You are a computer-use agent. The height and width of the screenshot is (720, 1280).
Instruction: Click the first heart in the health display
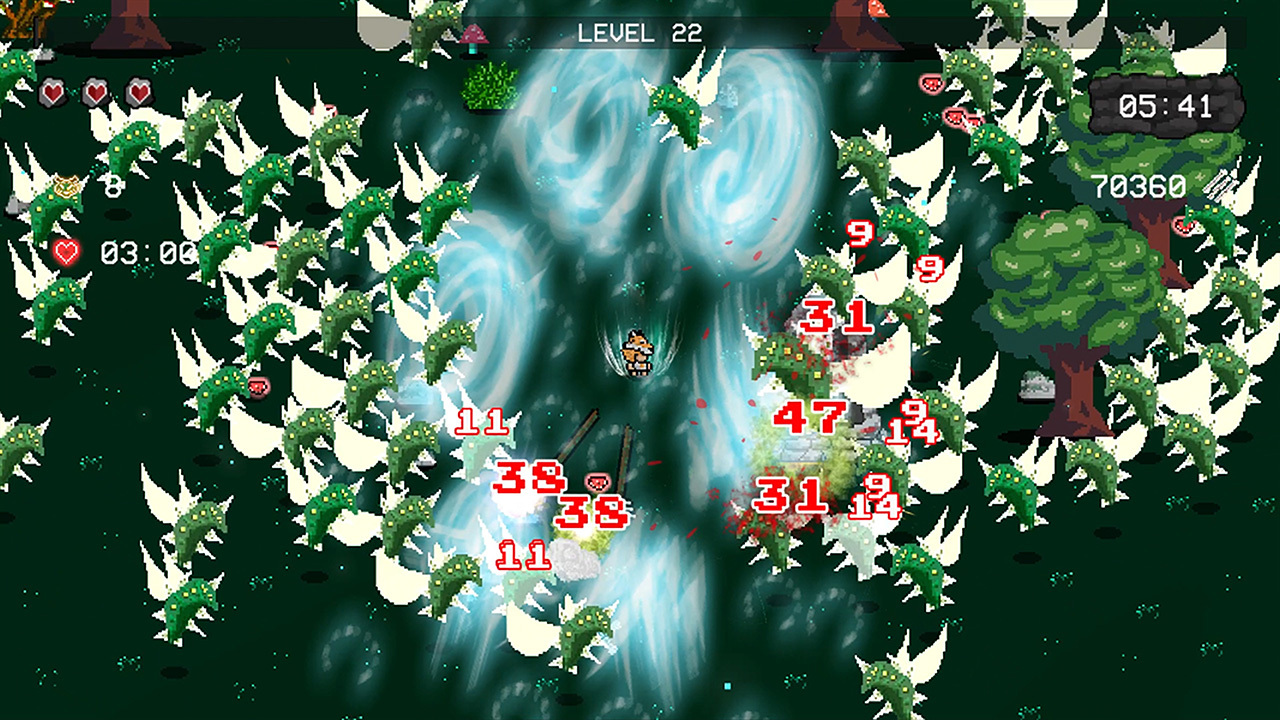click(x=52, y=92)
